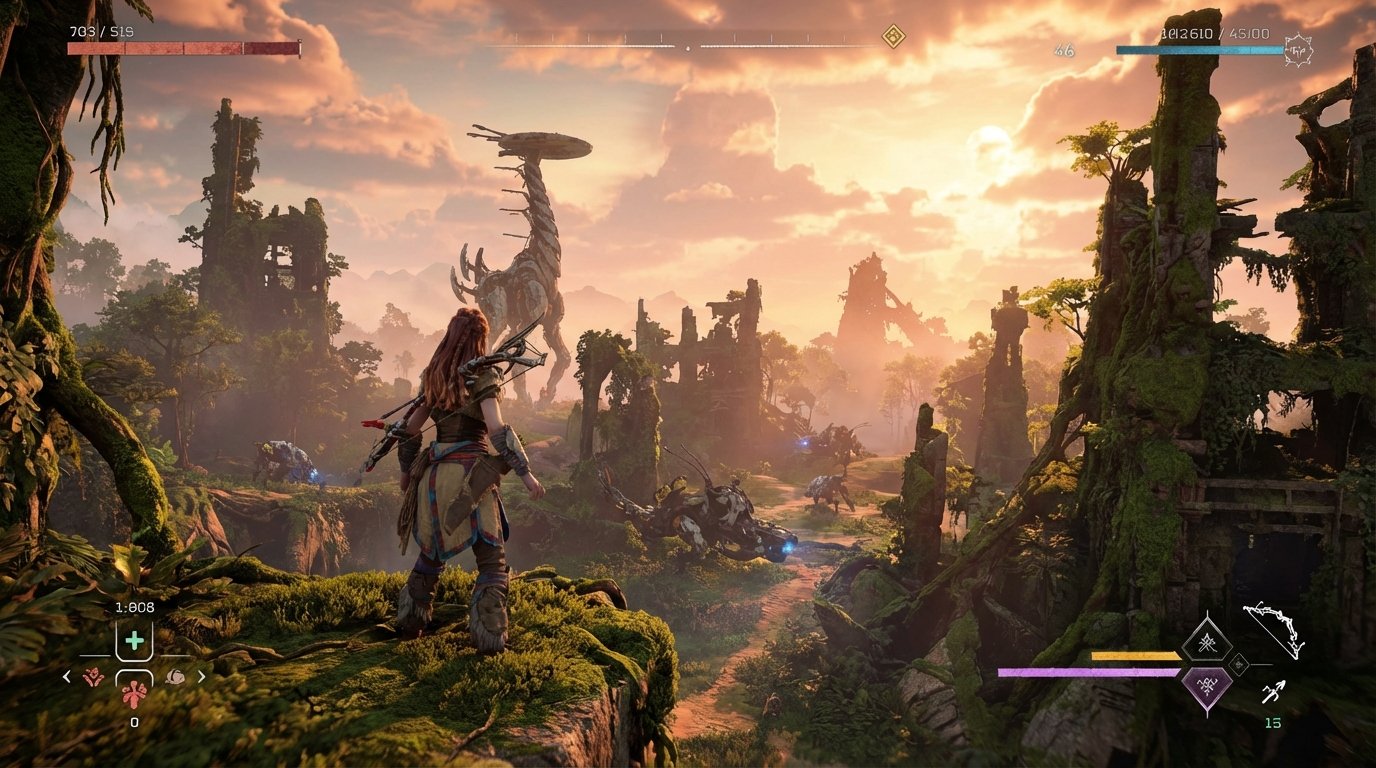Click the ammo count 15 label
The height and width of the screenshot is (768, 1376).
click(1272, 723)
